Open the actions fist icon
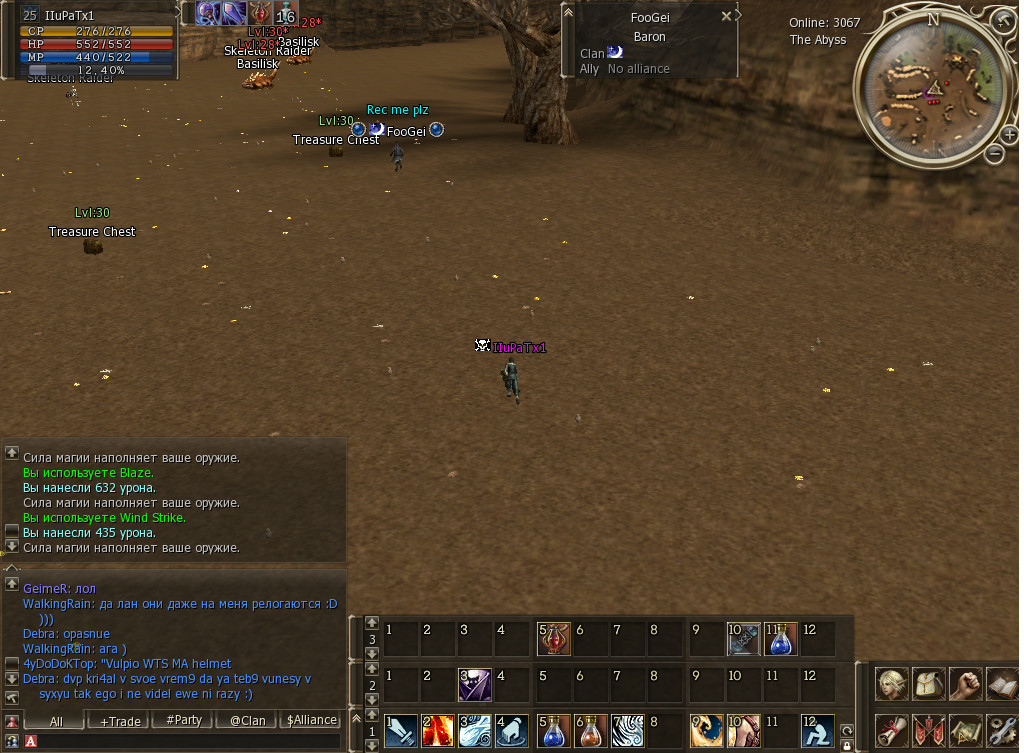Image resolution: width=1024 pixels, height=753 pixels. pos(965,684)
